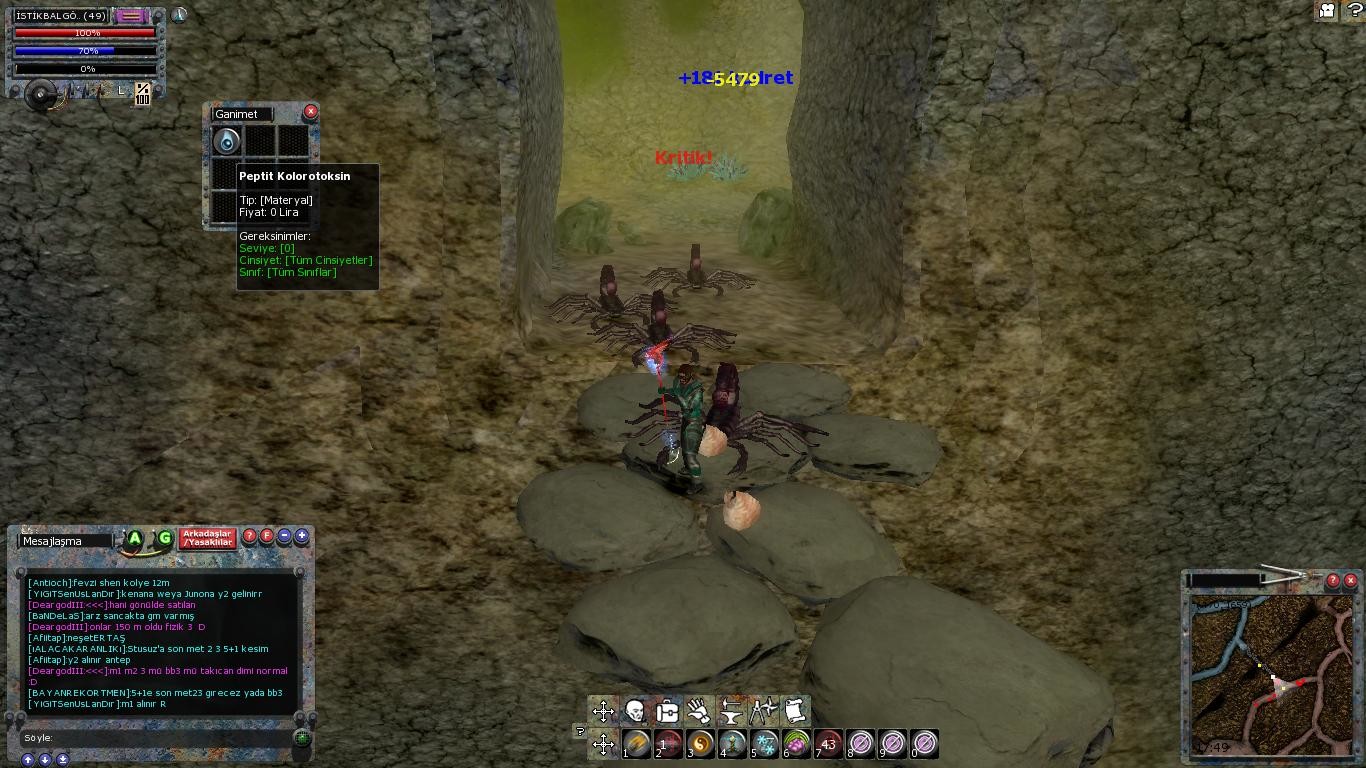Open chat help with the red question mark
The height and width of the screenshot is (768, 1366).
250,536
